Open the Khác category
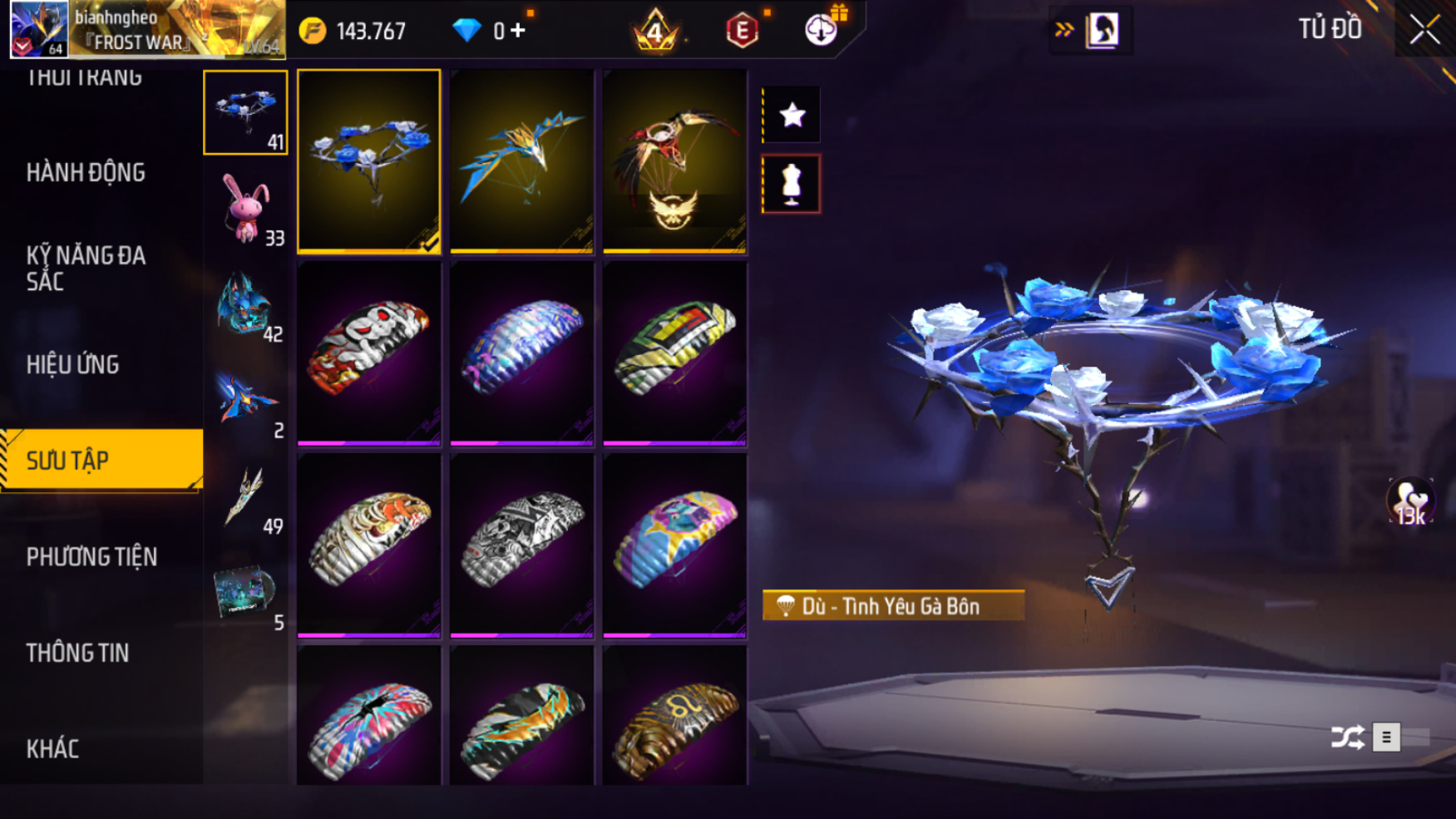 [52, 748]
